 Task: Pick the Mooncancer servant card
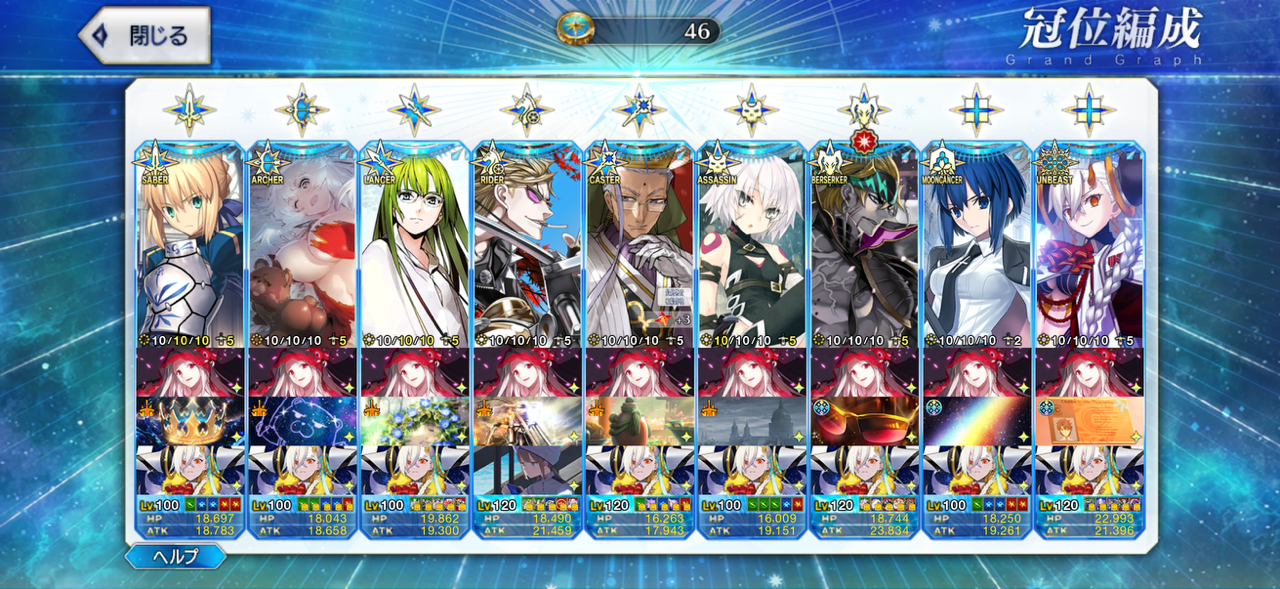coord(975,245)
